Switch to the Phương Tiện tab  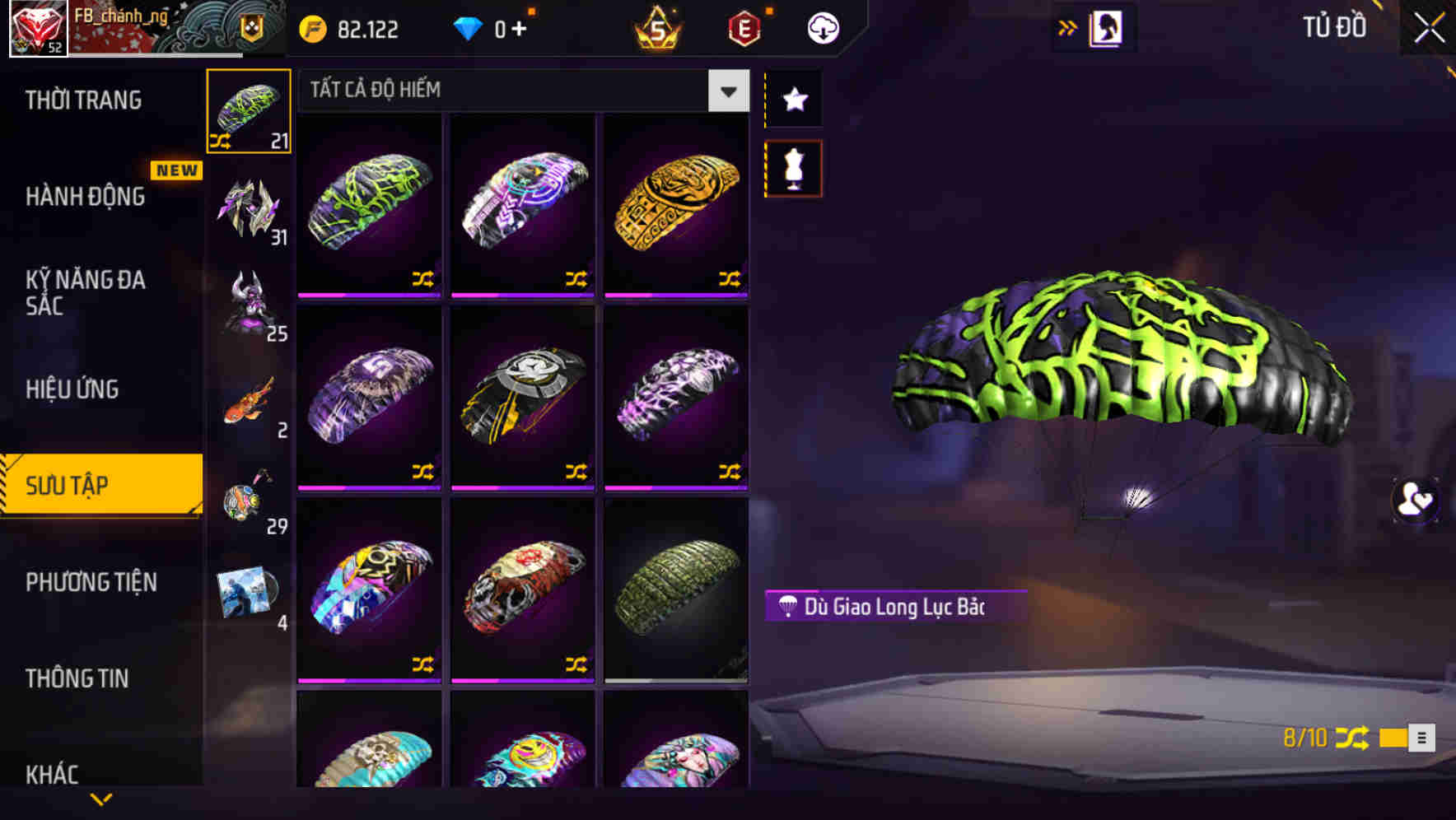91,582
